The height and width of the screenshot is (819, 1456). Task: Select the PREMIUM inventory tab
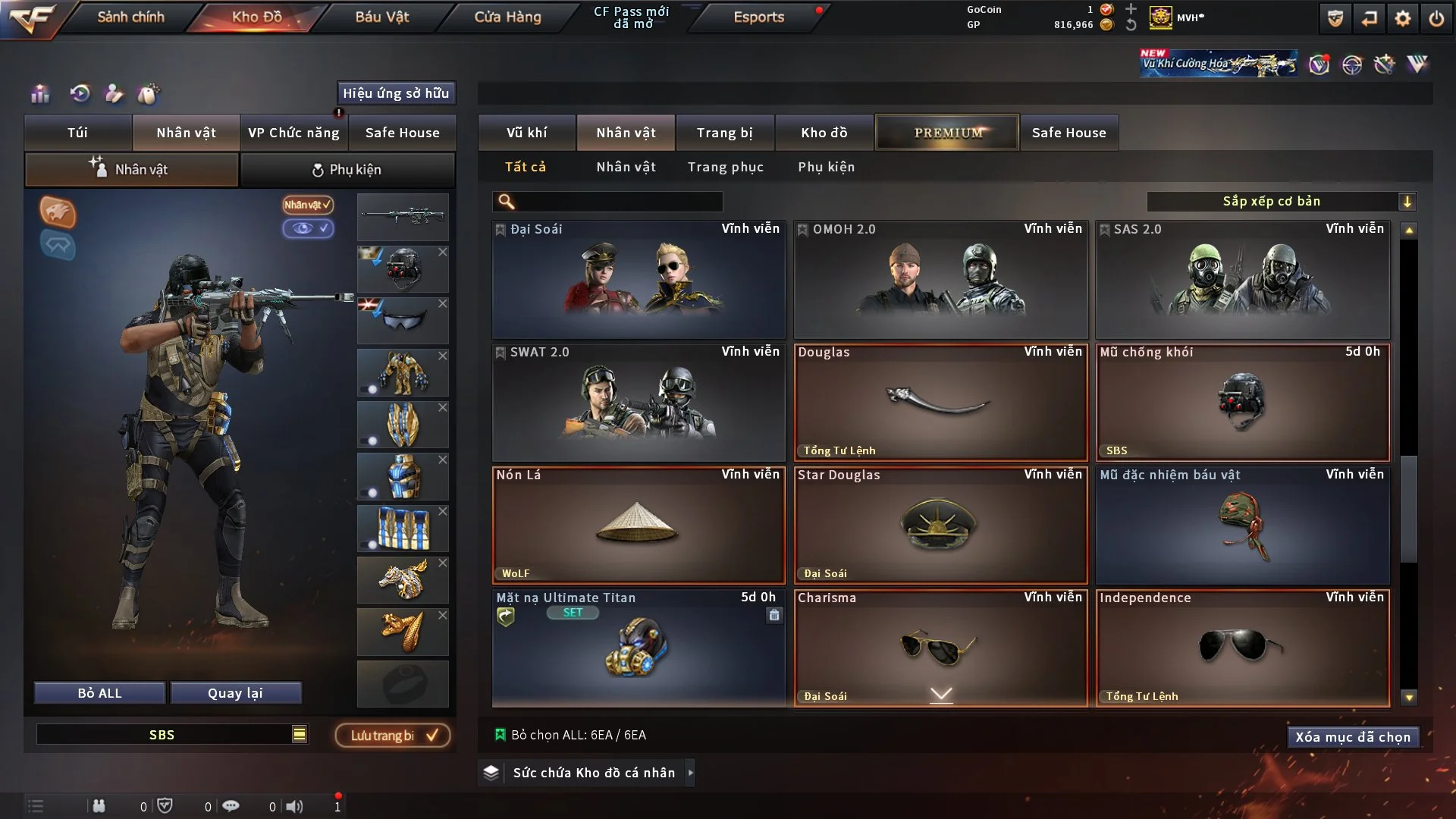pyautogui.click(x=947, y=133)
